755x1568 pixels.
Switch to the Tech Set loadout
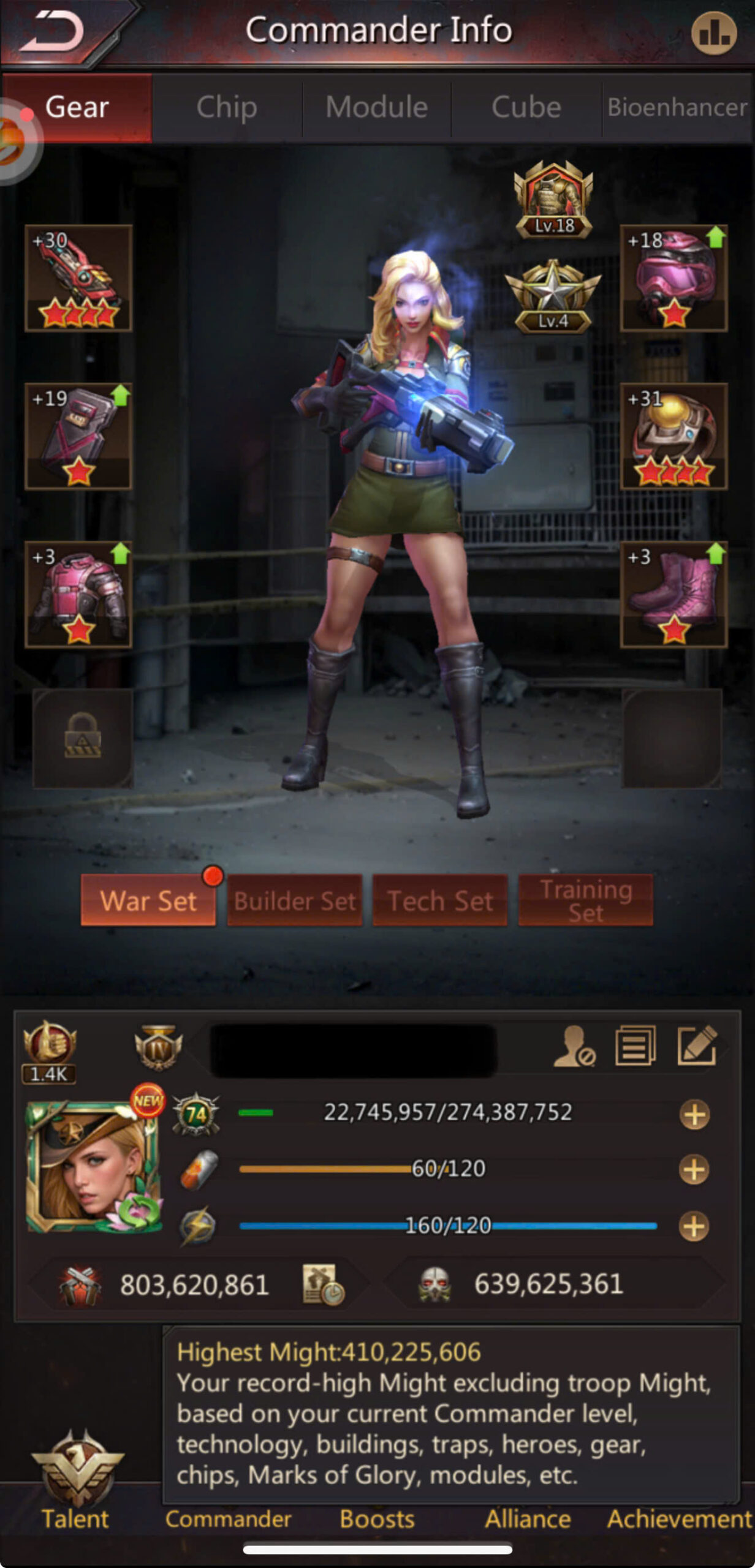(440, 900)
